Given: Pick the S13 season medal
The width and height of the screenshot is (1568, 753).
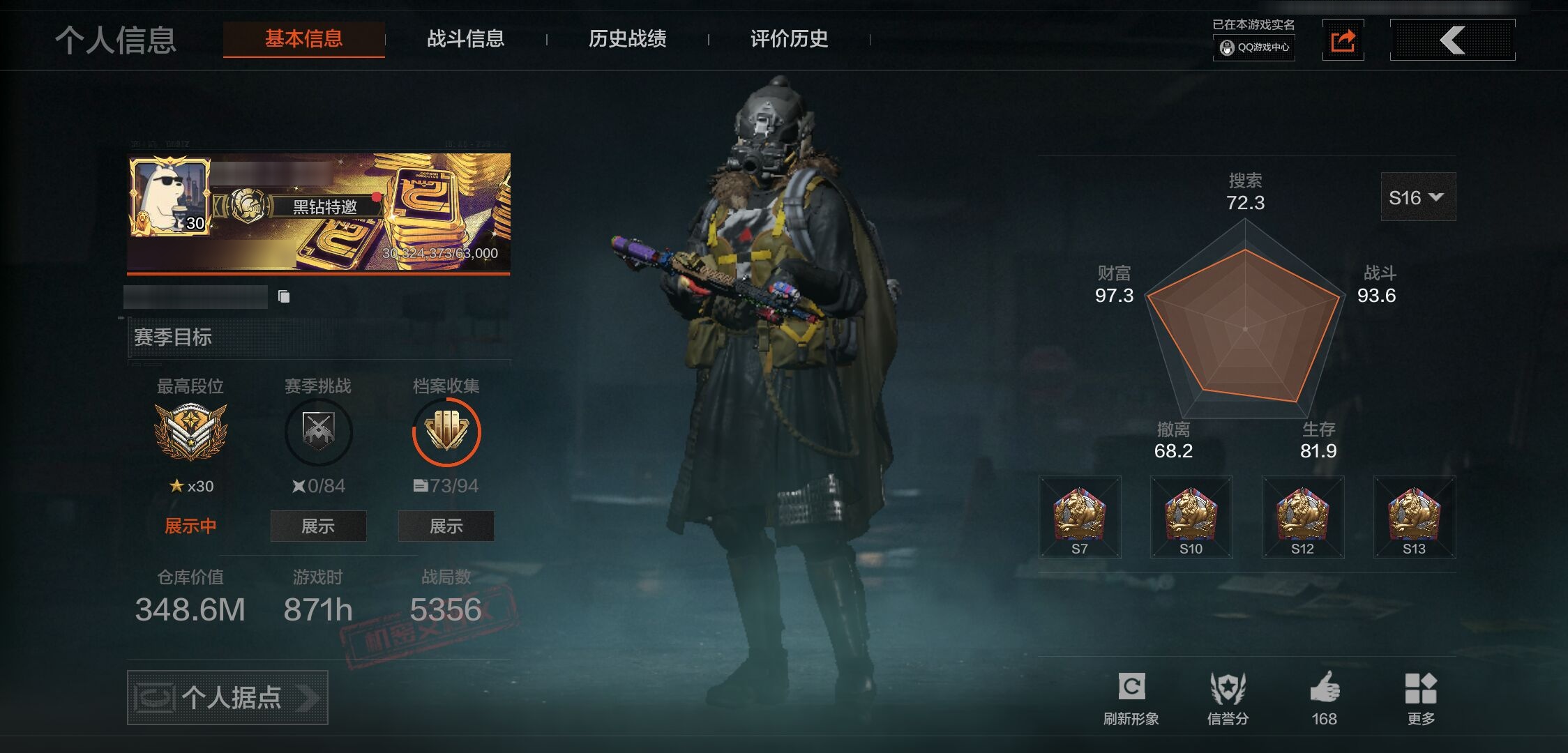Looking at the screenshot, I should click(x=1415, y=517).
